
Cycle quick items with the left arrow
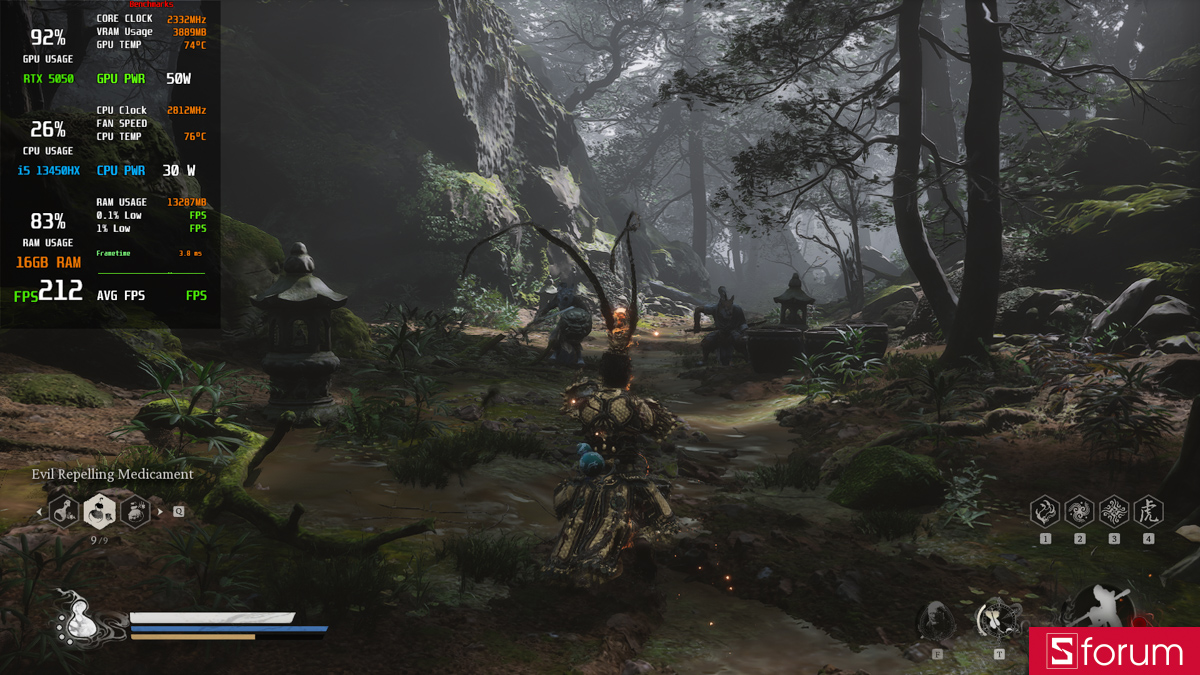(40, 512)
